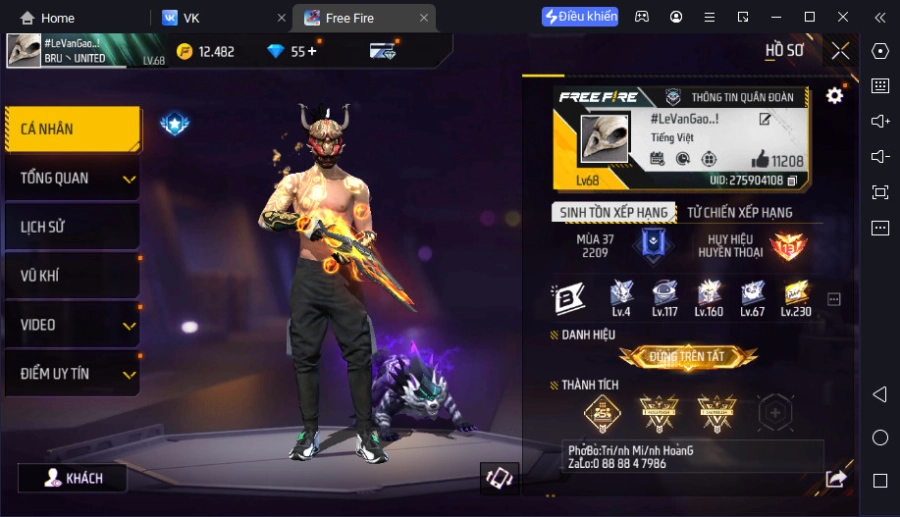Expand the Video menu entry
900x517 pixels.
pos(72,325)
